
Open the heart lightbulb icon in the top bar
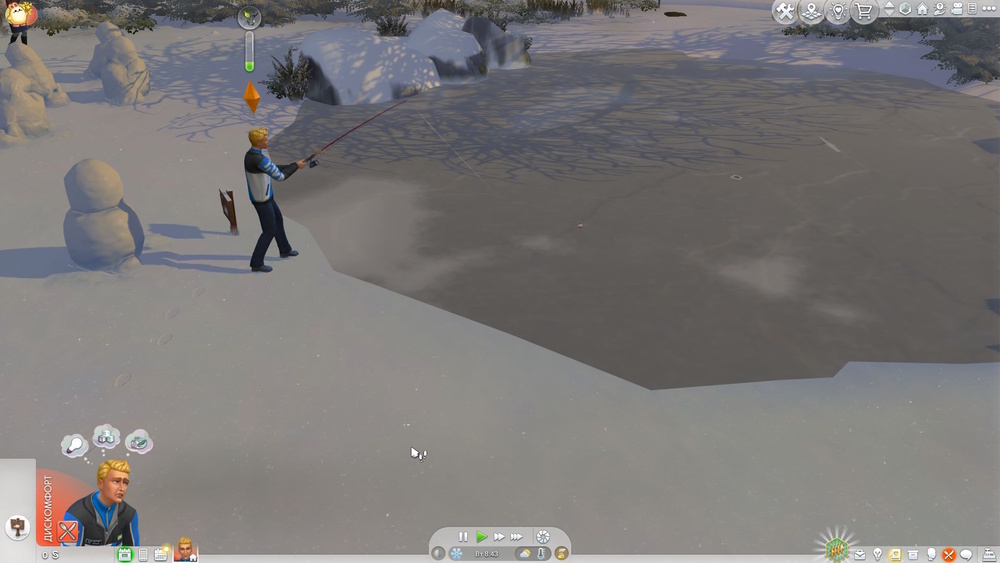click(838, 12)
